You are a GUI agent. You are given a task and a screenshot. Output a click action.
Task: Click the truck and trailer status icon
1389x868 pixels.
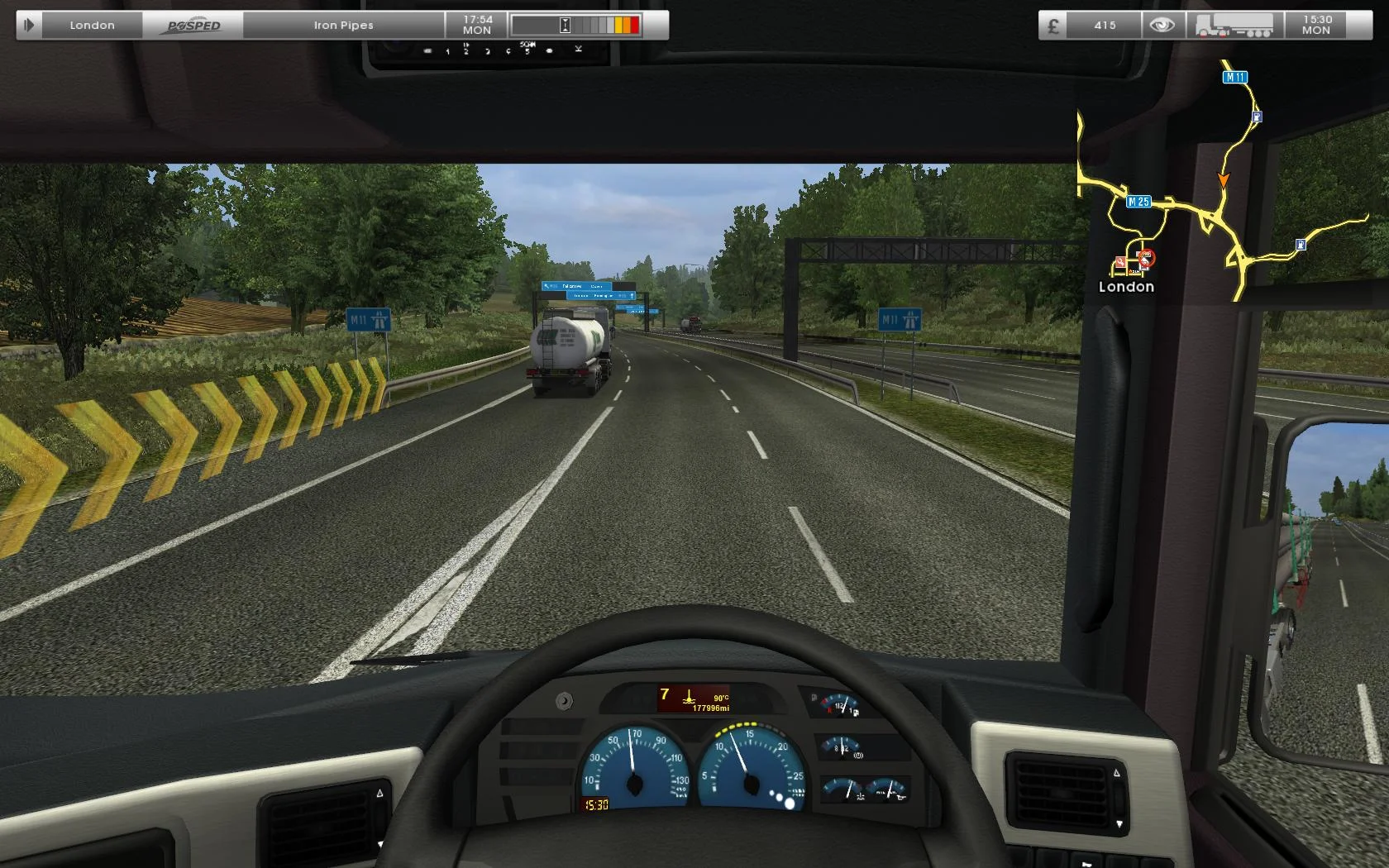tap(1232, 23)
